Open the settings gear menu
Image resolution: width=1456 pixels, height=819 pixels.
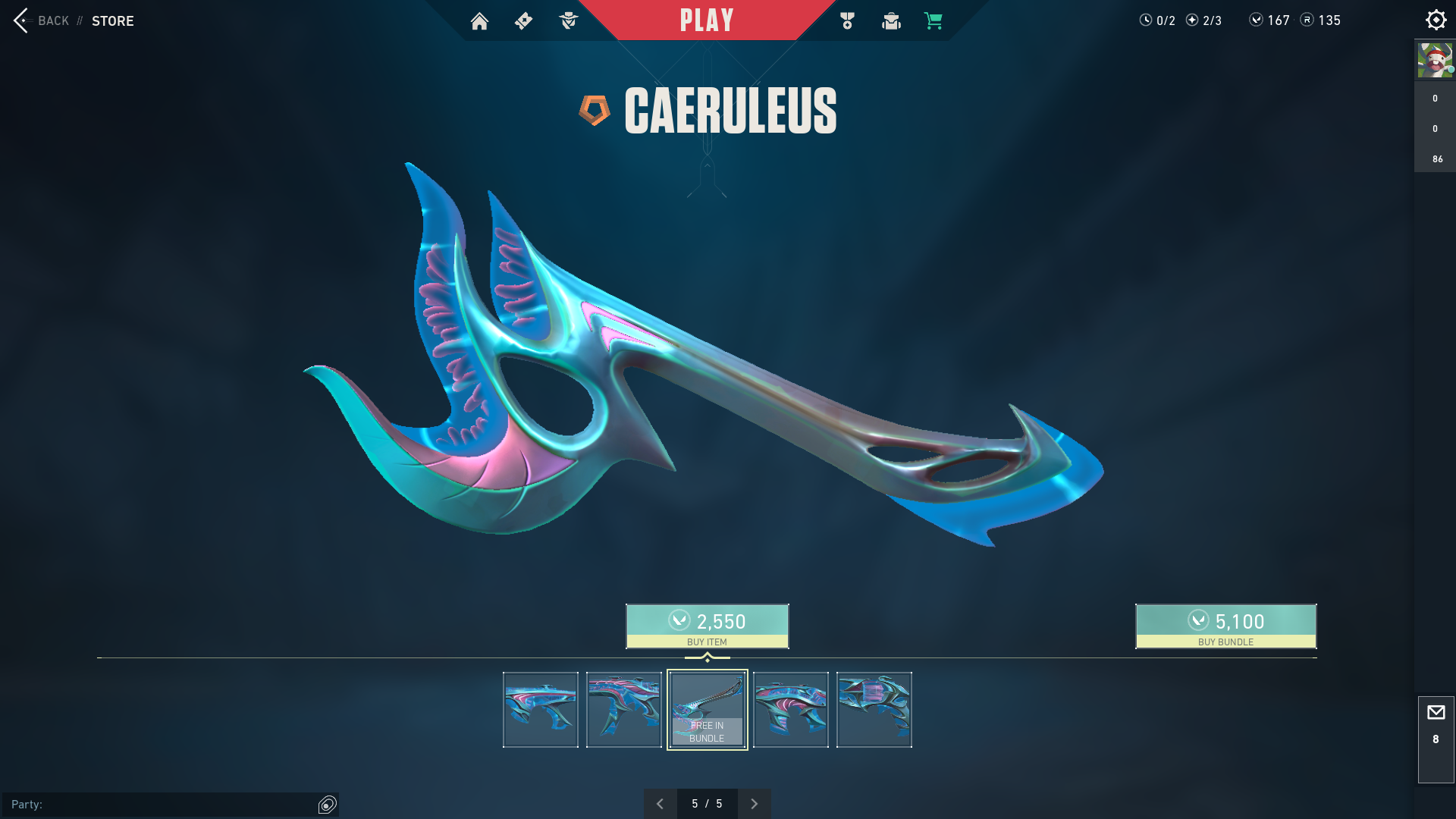[1436, 20]
